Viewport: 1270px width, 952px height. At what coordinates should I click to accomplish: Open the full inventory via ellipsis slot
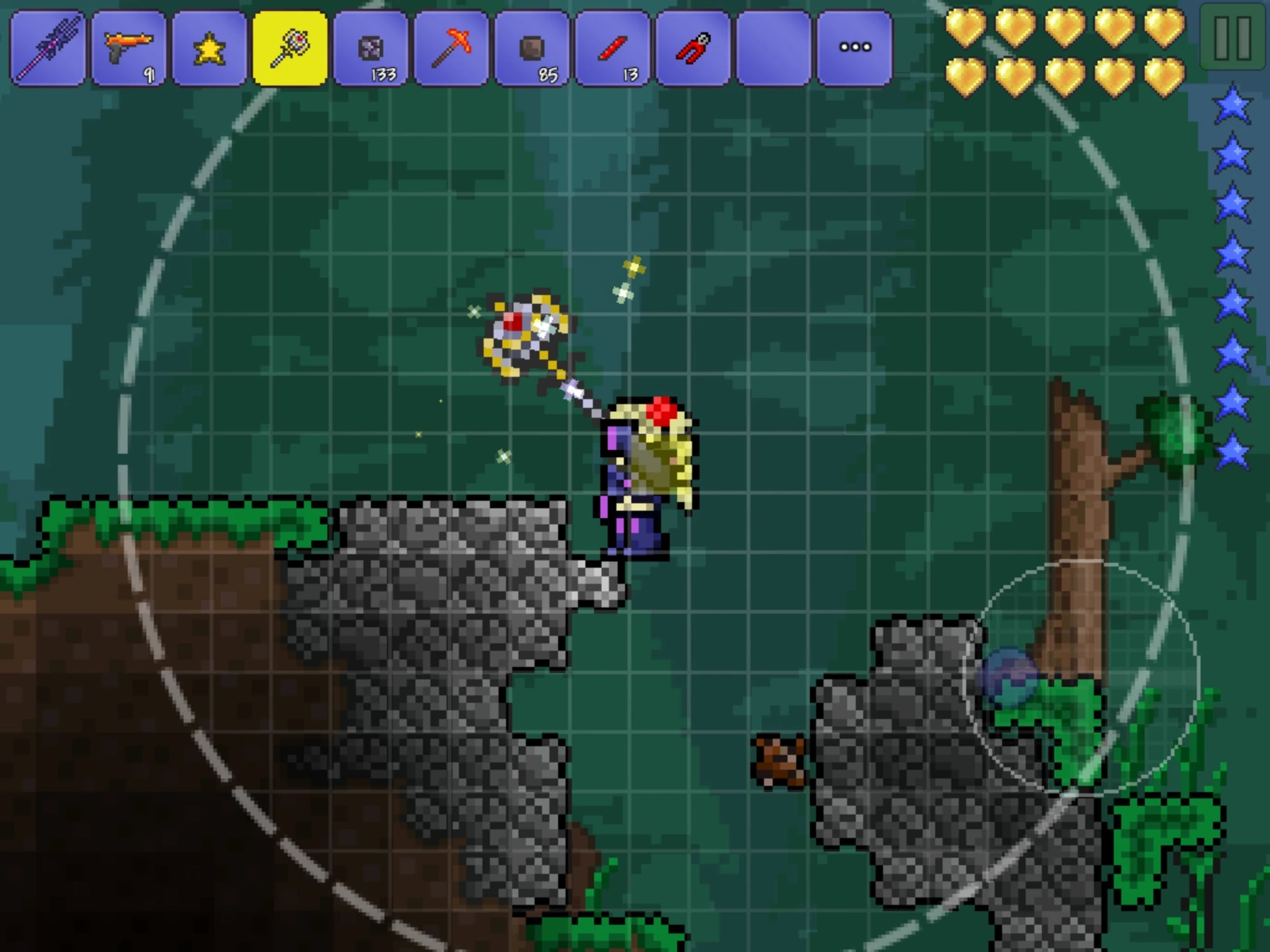tap(776, 46)
